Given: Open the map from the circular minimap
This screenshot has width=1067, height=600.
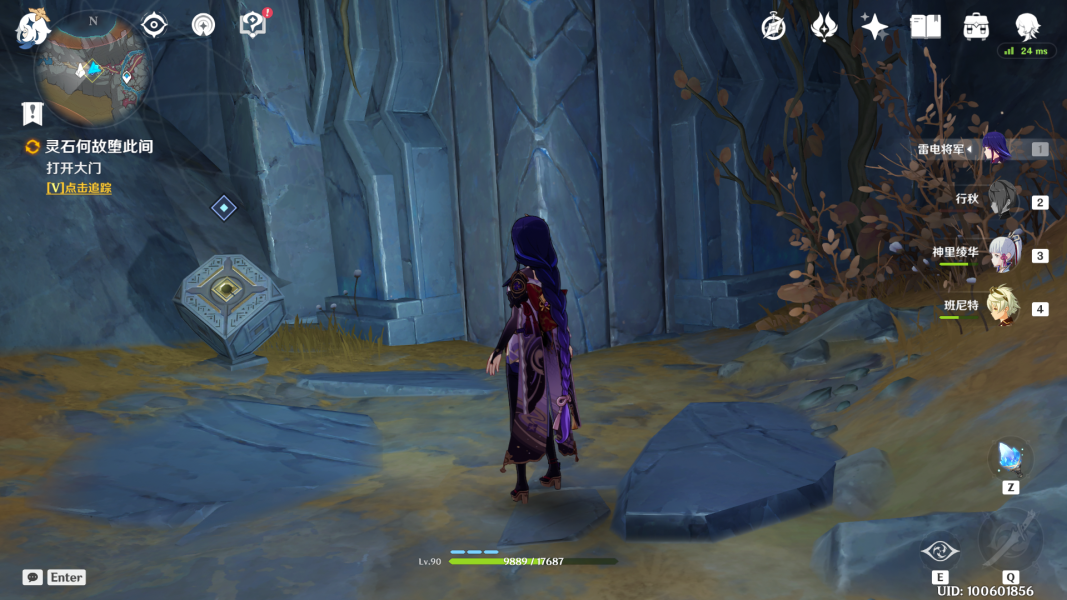Looking at the screenshot, I should [x=93, y=70].
